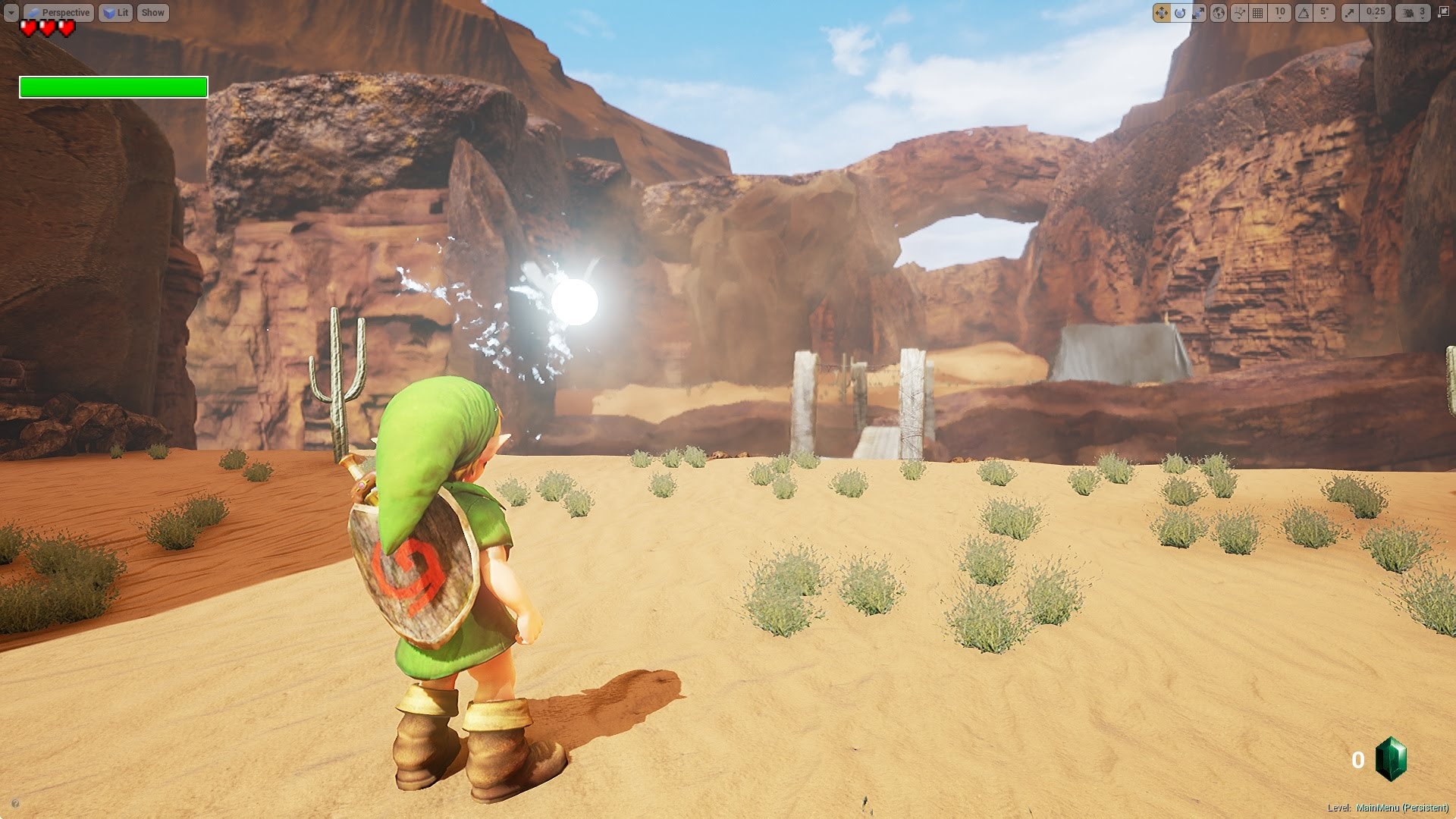
Task: Open the Lit view mode menu
Action: click(x=116, y=12)
